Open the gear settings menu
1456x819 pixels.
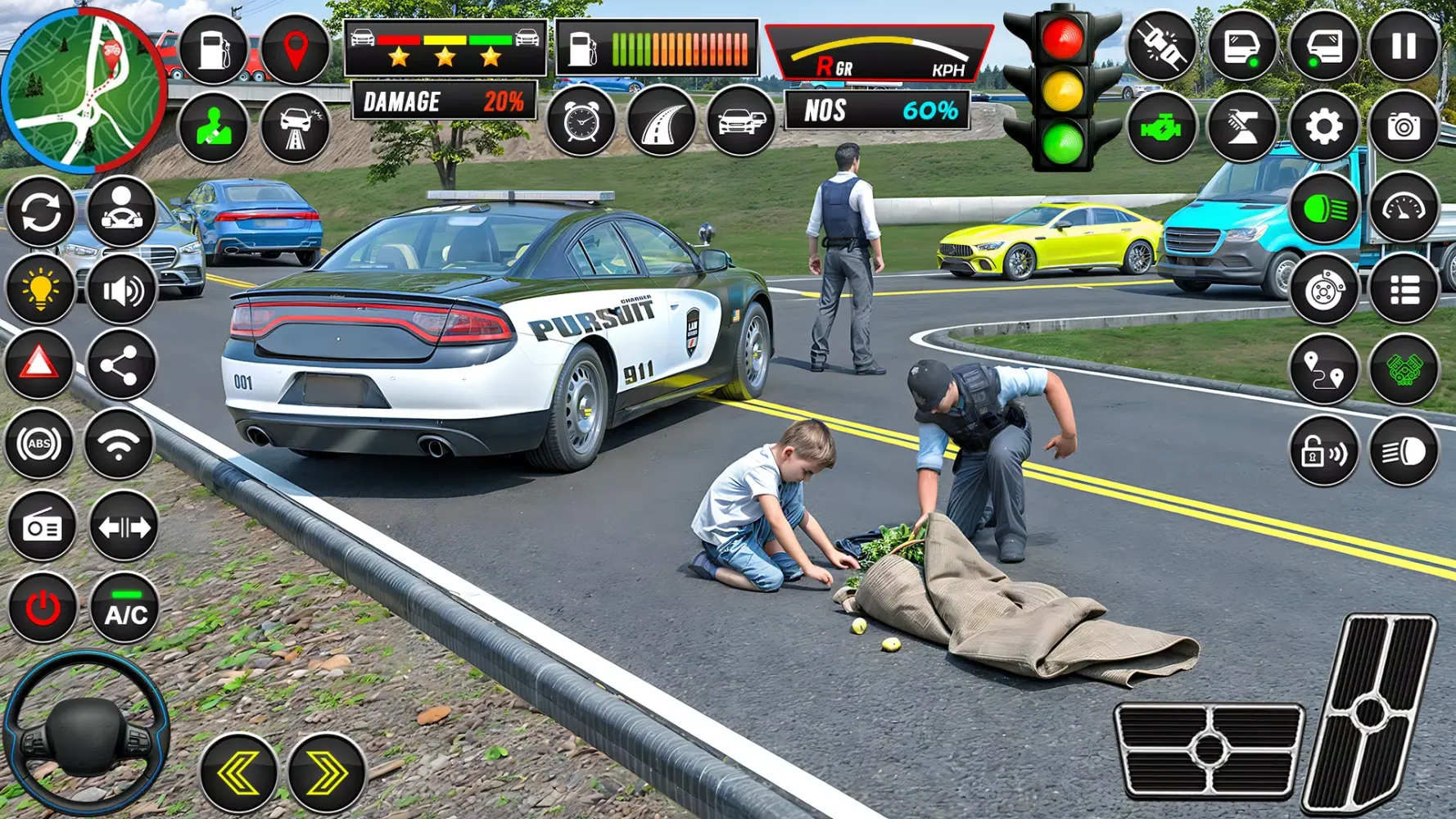[1323, 127]
